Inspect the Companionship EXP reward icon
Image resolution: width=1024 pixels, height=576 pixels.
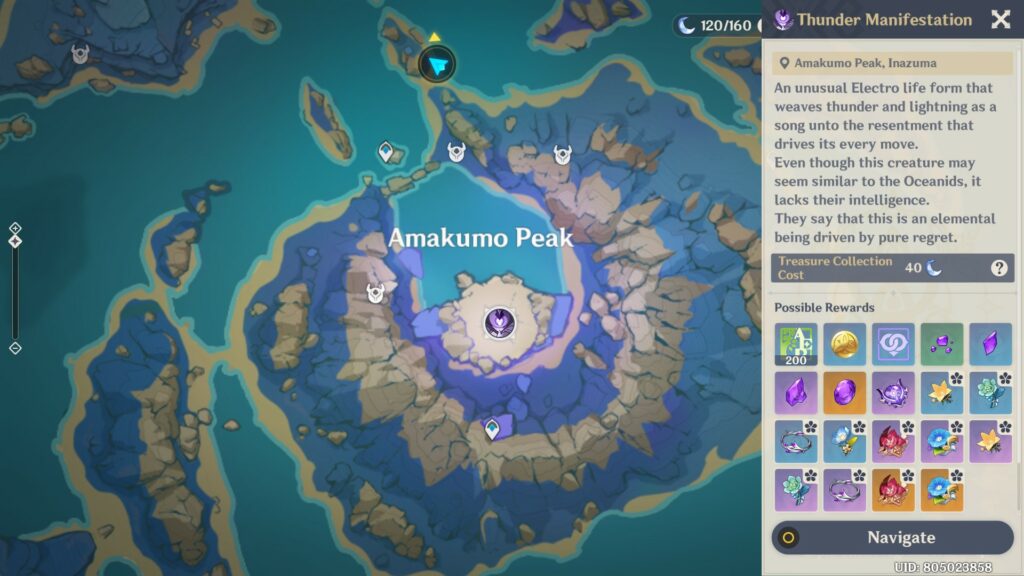click(x=893, y=344)
